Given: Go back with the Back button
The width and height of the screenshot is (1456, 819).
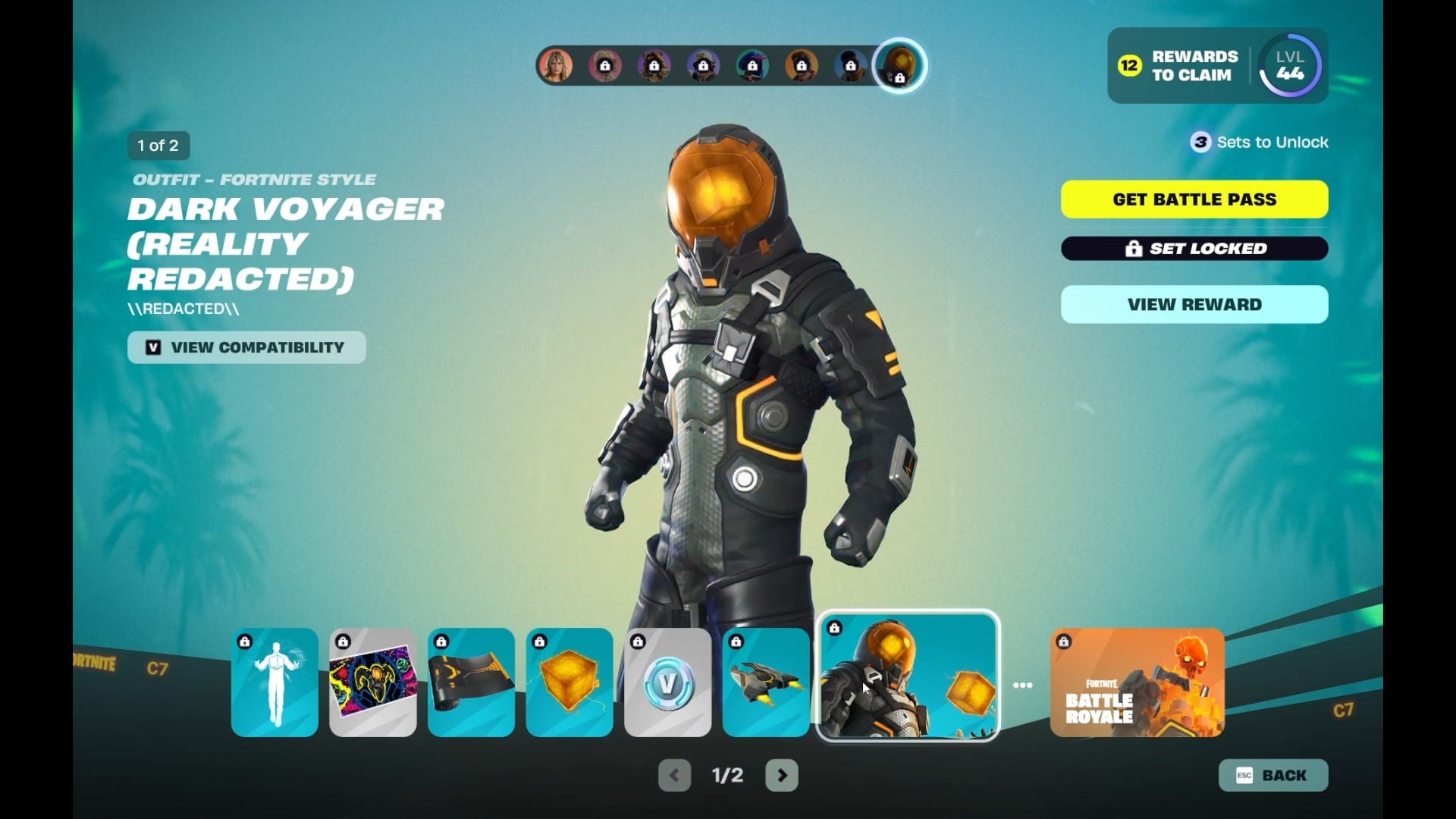Looking at the screenshot, I should tap(1273, 775).
